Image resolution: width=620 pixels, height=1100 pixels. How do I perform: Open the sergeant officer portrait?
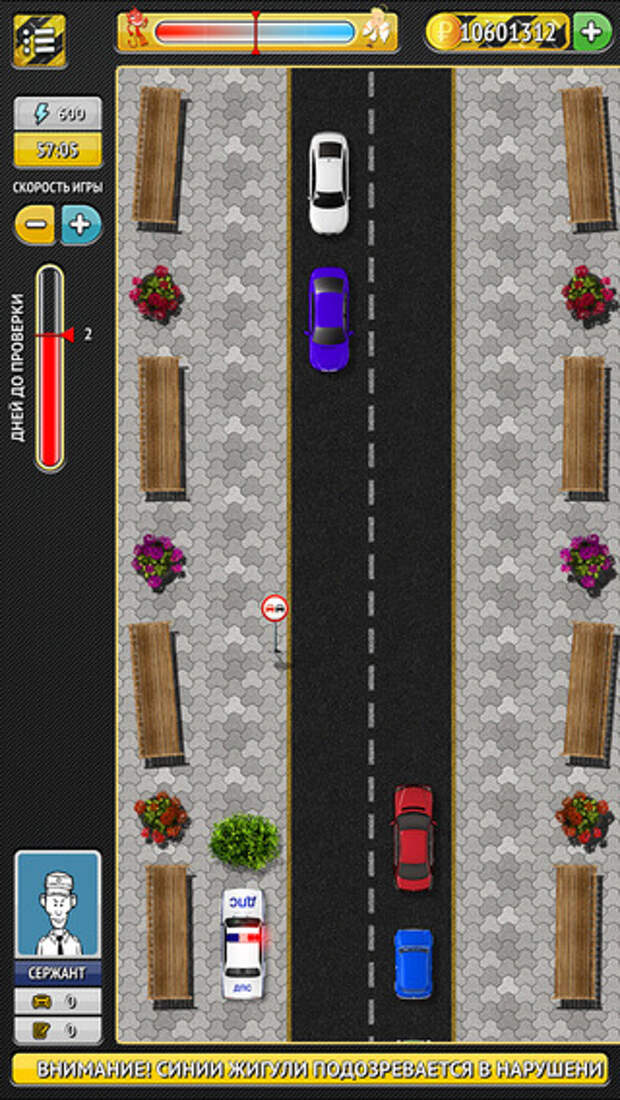[58, 905]
